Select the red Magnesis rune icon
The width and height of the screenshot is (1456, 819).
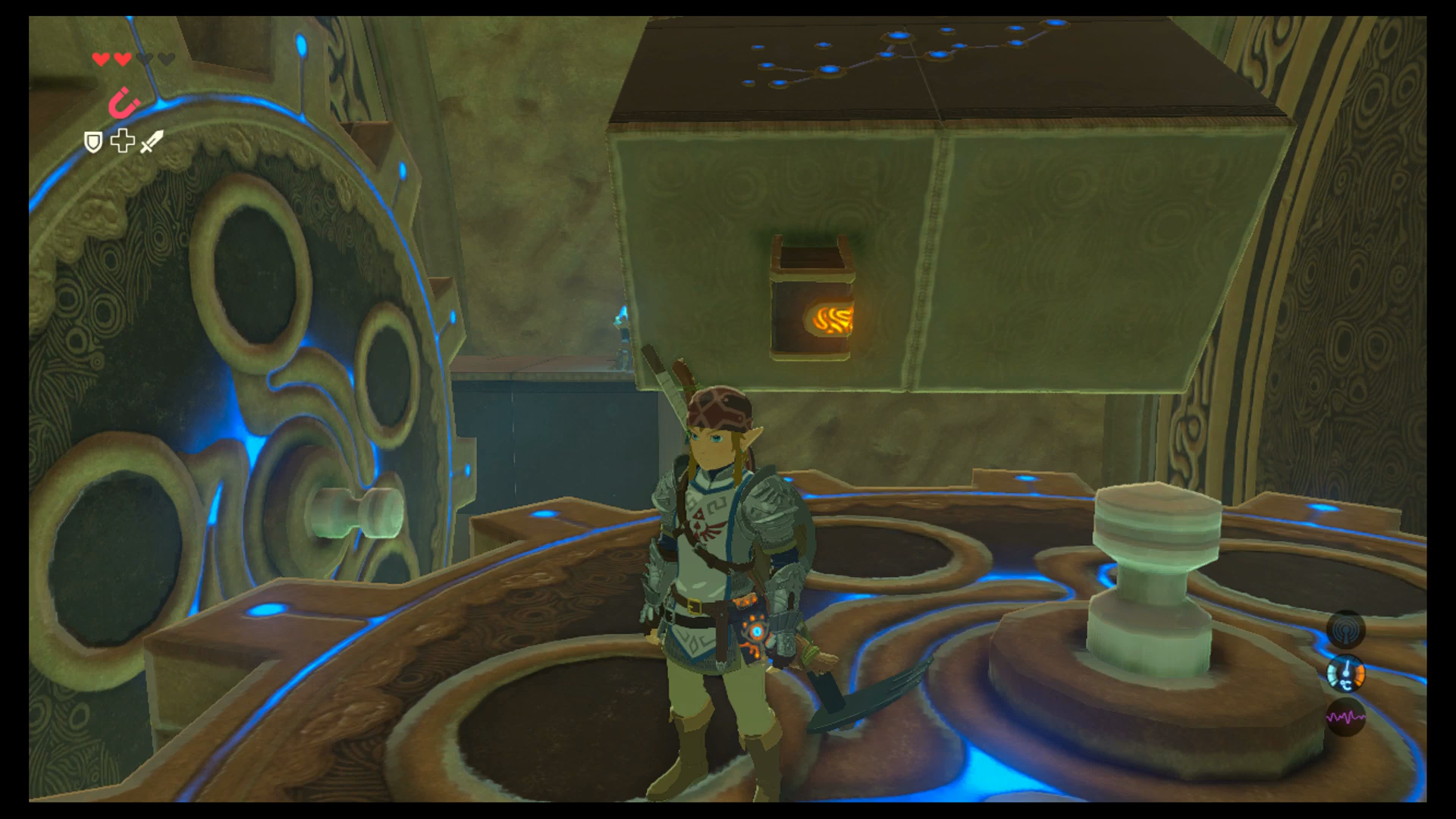coord(124,102)
